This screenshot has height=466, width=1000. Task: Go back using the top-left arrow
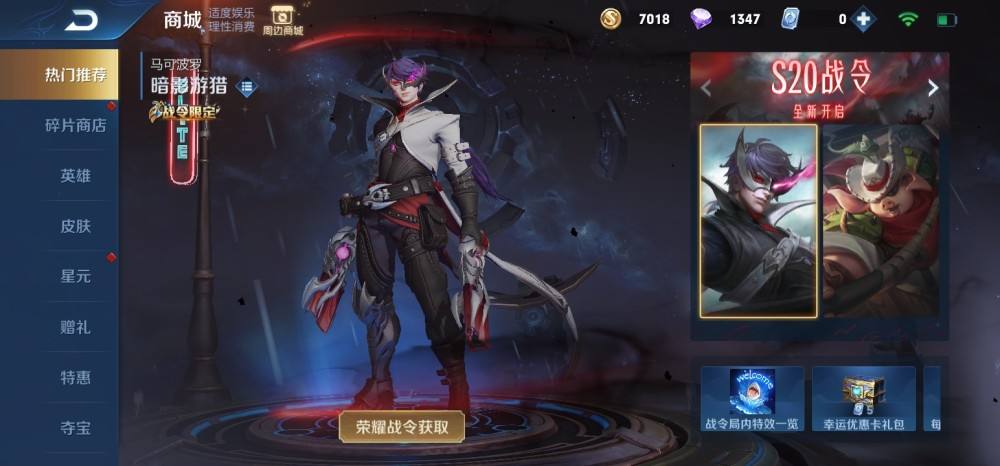pos(81,19)
